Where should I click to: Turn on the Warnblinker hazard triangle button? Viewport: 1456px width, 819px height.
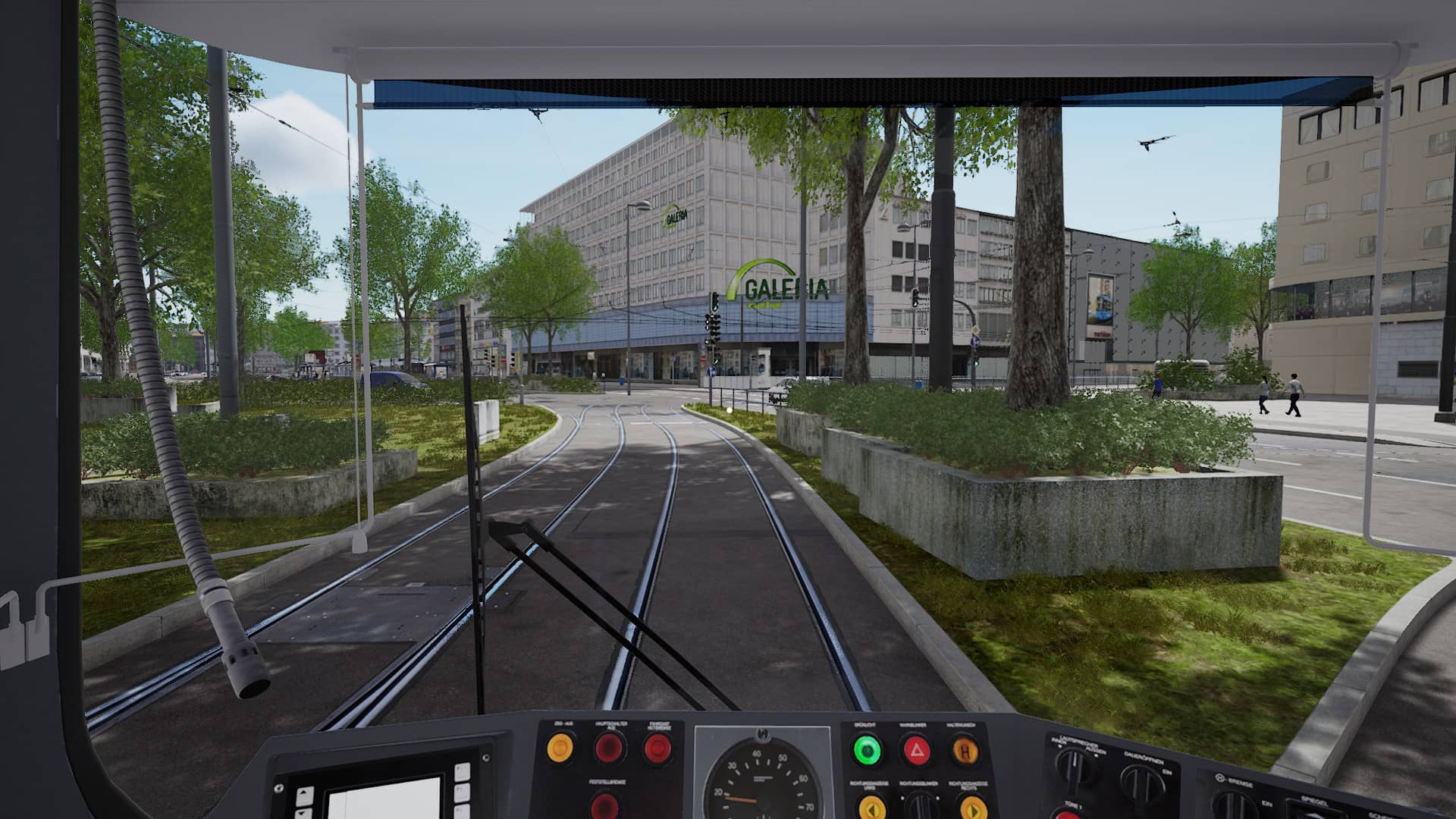tap(917, 751)
